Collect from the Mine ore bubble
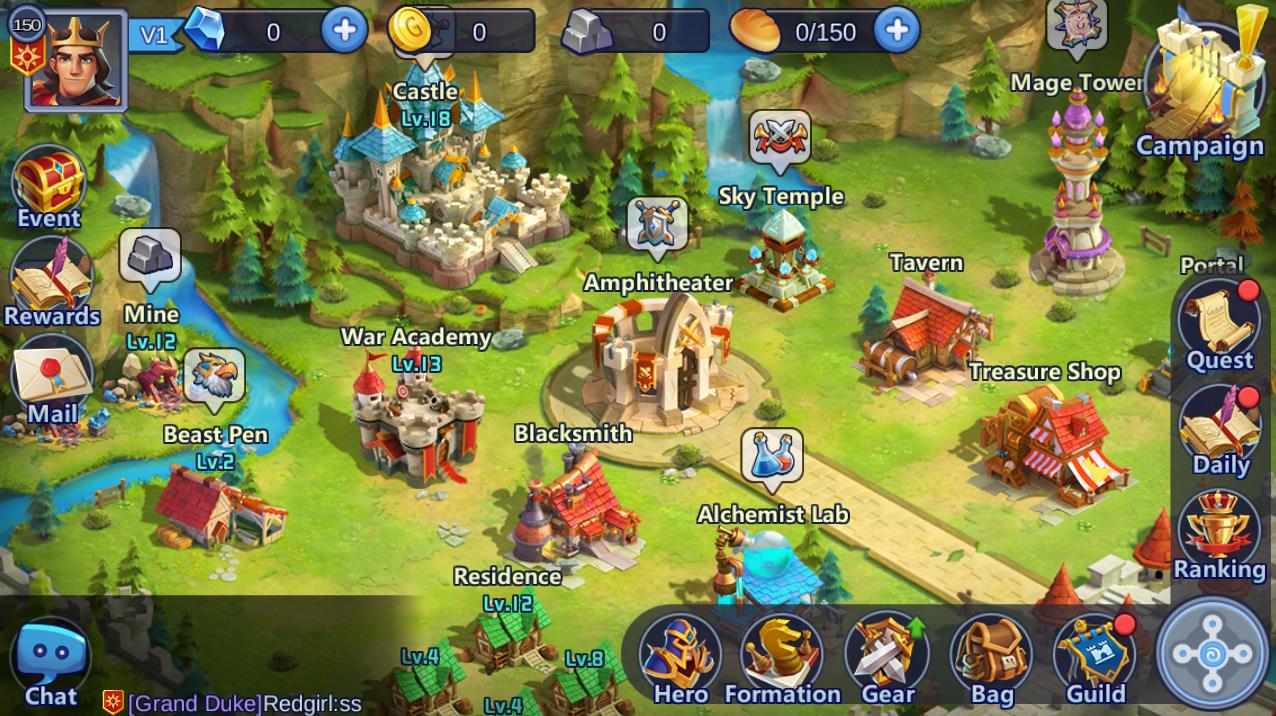1276x716 pixels. pos(150,257)
